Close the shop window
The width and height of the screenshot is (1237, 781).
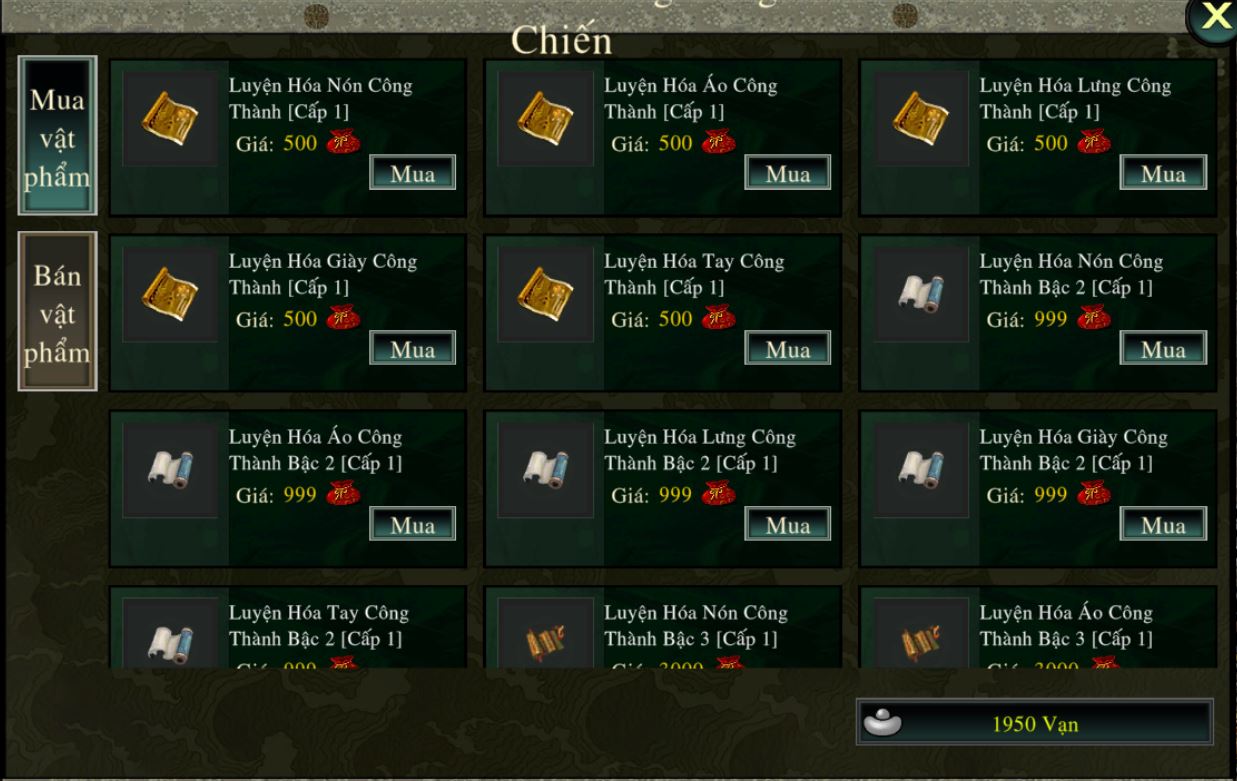click(1214, 17)
